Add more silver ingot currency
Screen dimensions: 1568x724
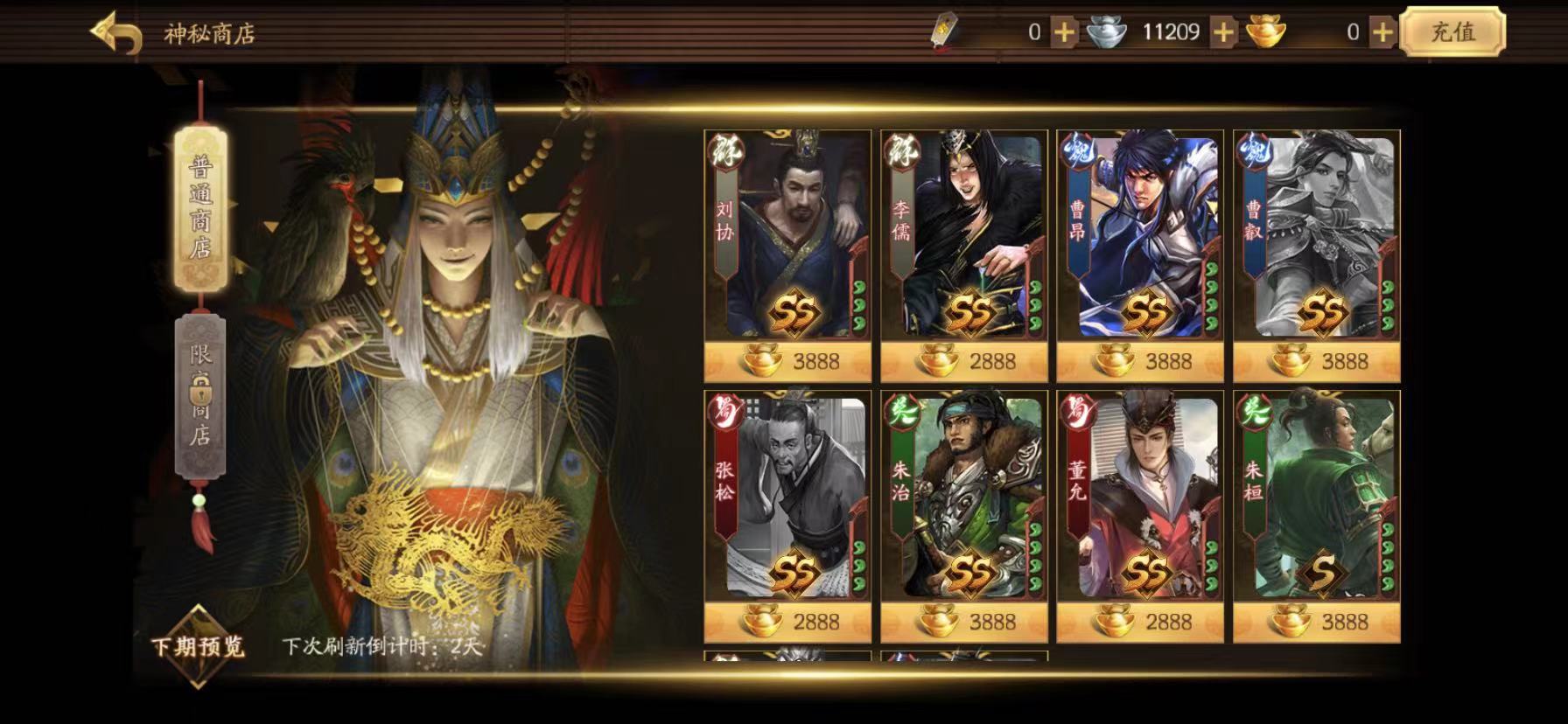tap(1223, 33)
